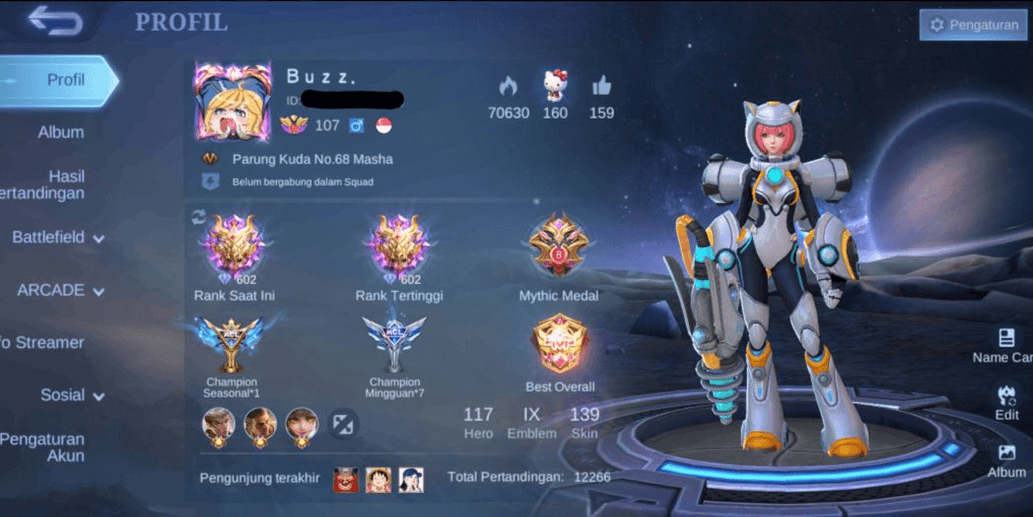Expand the favorite heroes list

[x=342, y=424]
